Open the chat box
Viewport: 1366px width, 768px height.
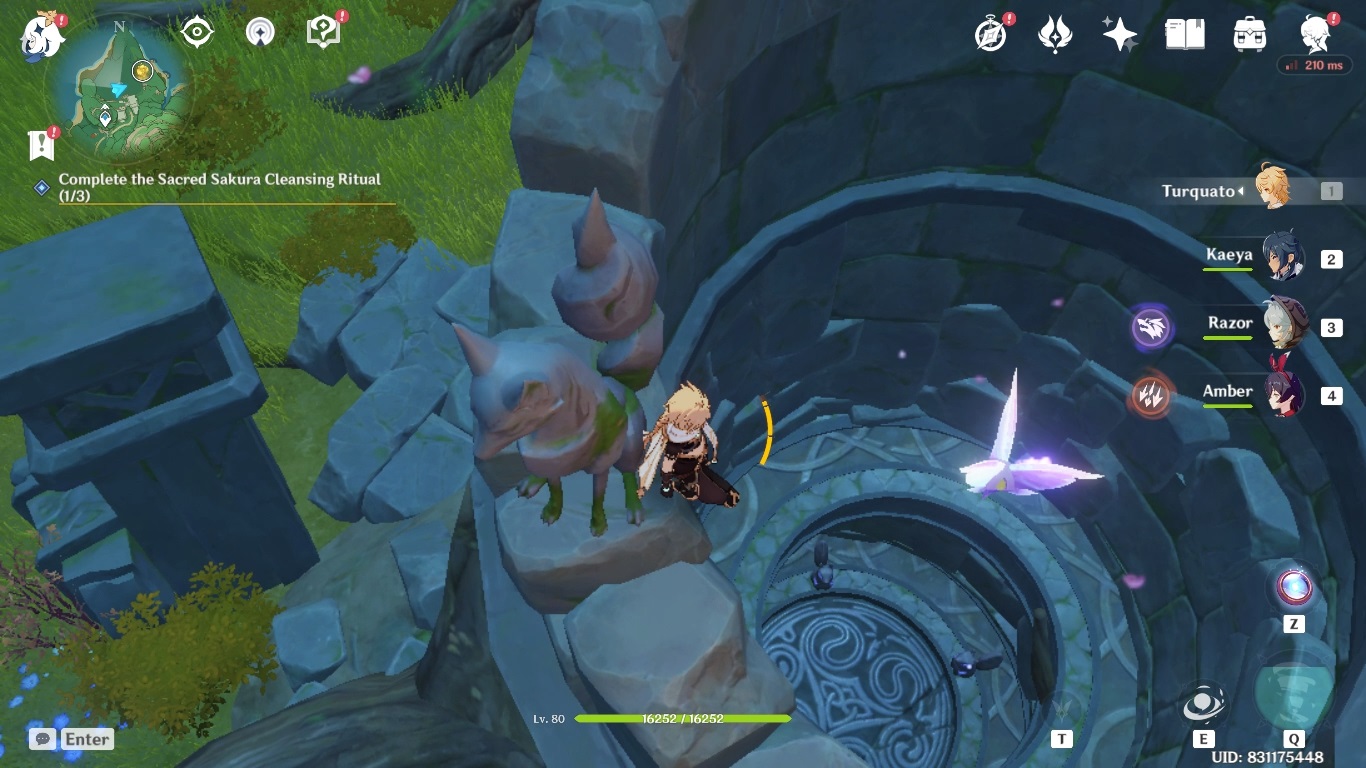[x=72, y=739]
